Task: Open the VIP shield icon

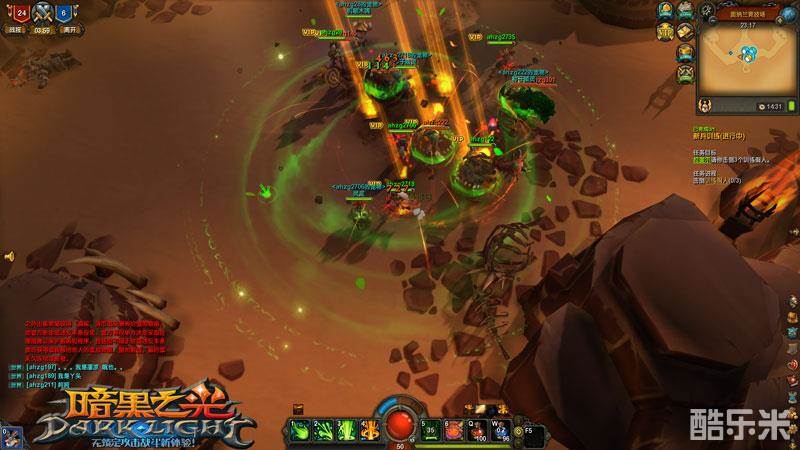Action: [x=664, y=32]
